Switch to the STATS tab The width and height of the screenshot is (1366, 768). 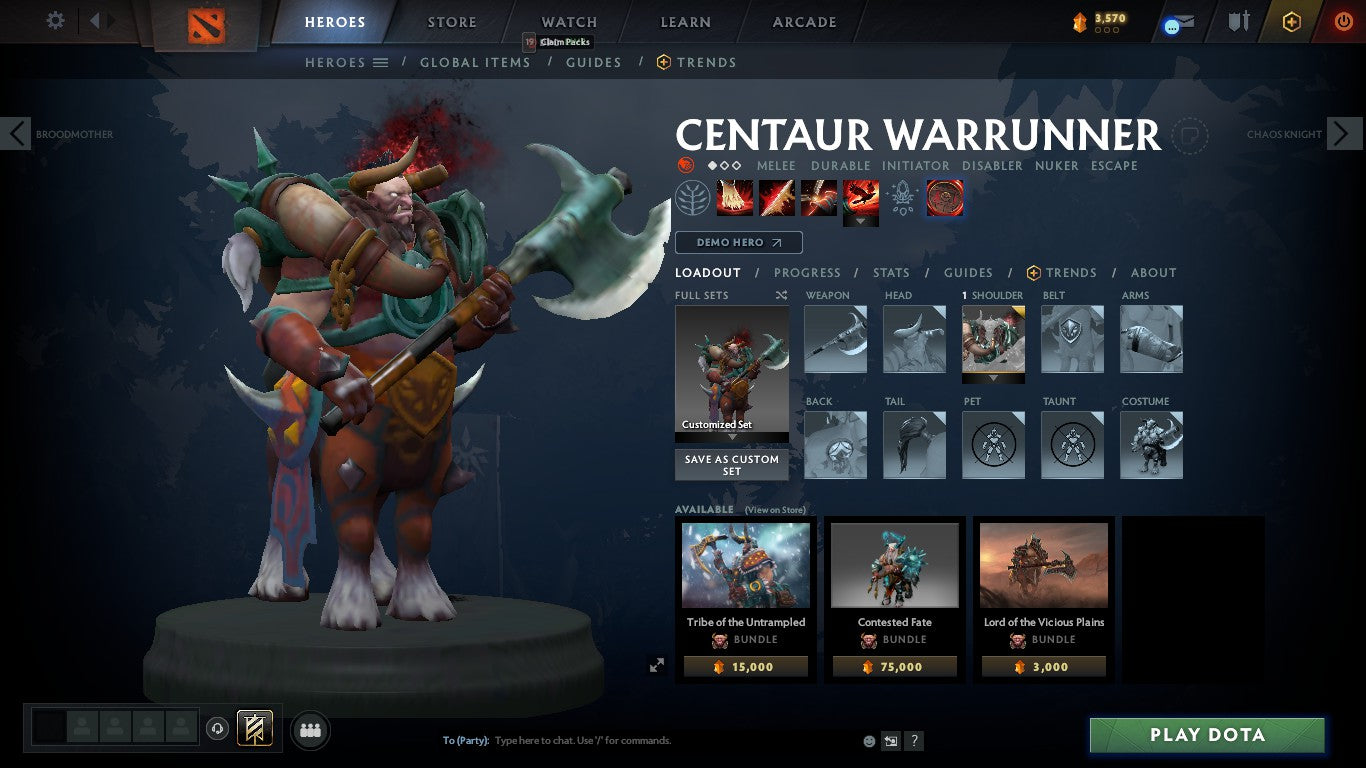(x=890, y=272)
